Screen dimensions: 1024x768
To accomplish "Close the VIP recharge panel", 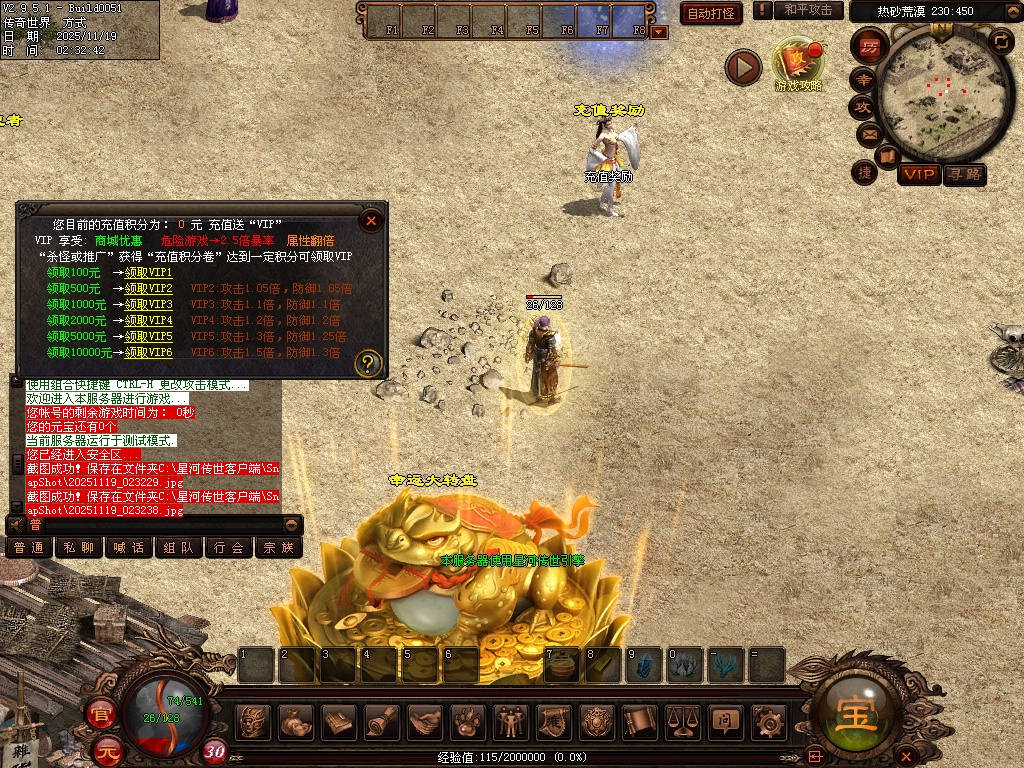I will coord(371,220).
